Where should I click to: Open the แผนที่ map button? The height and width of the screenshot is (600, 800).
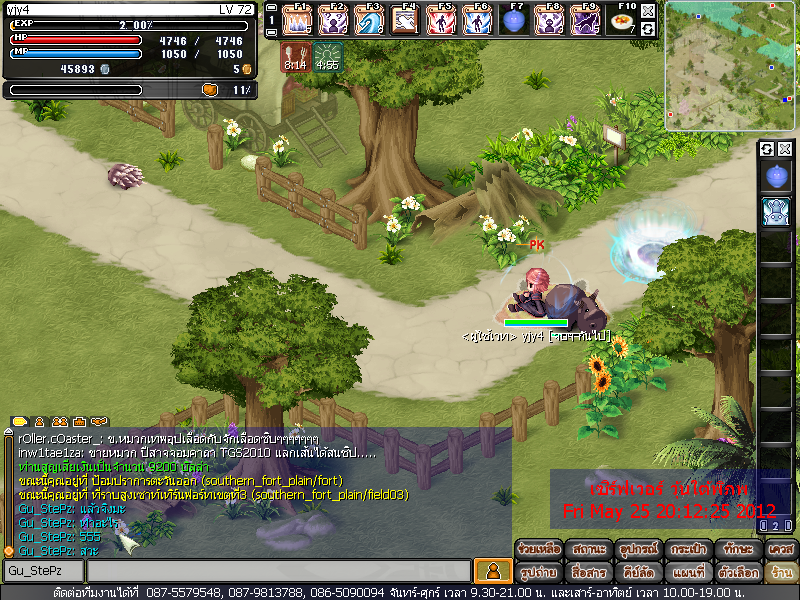(x=685, y=572)
